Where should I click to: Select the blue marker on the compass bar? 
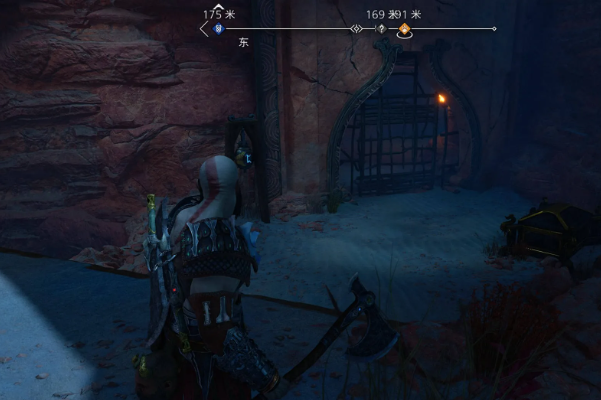click(218, 29)
